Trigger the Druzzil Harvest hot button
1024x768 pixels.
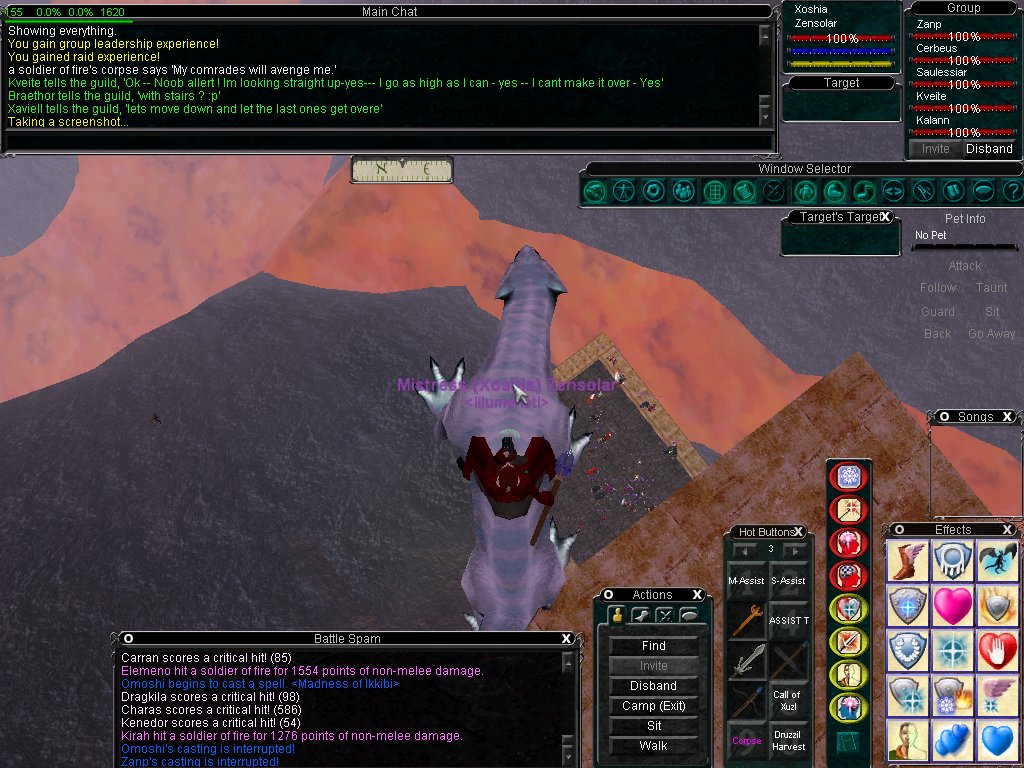788,741
